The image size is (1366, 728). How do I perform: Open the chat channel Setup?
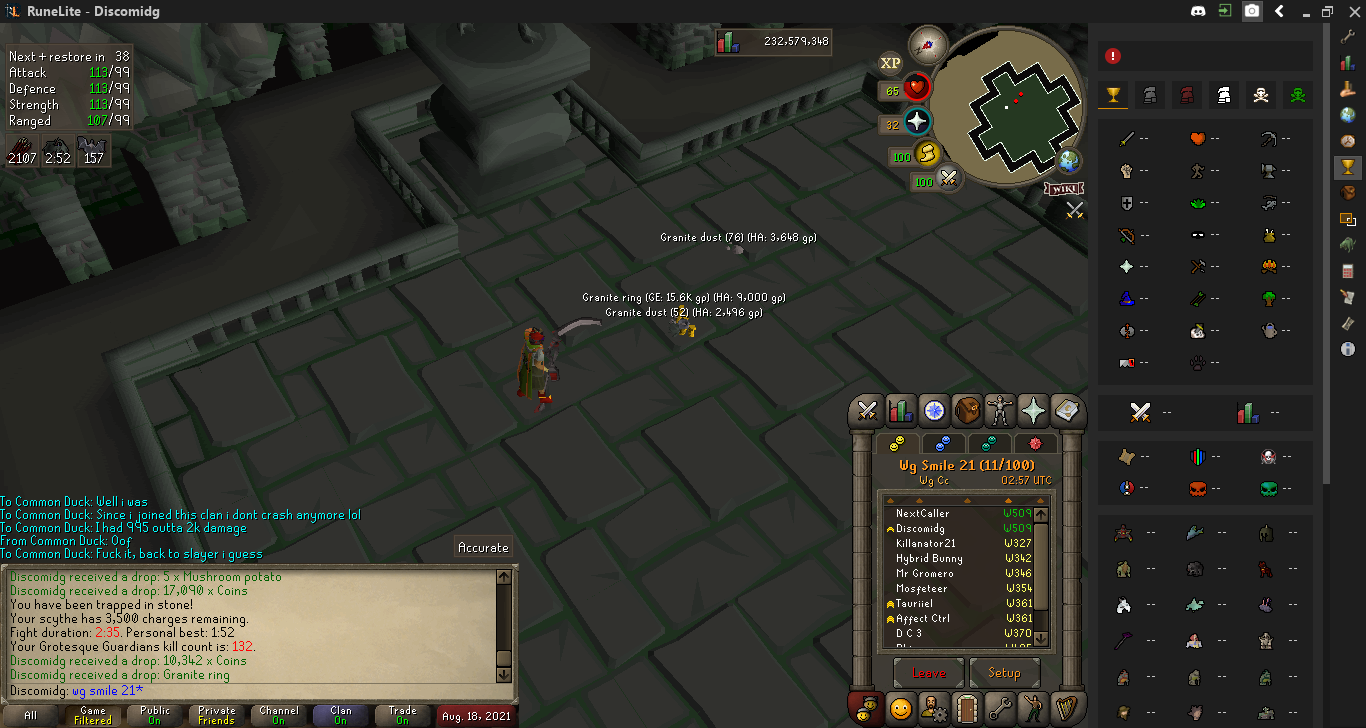click(x=1004, y=673)
